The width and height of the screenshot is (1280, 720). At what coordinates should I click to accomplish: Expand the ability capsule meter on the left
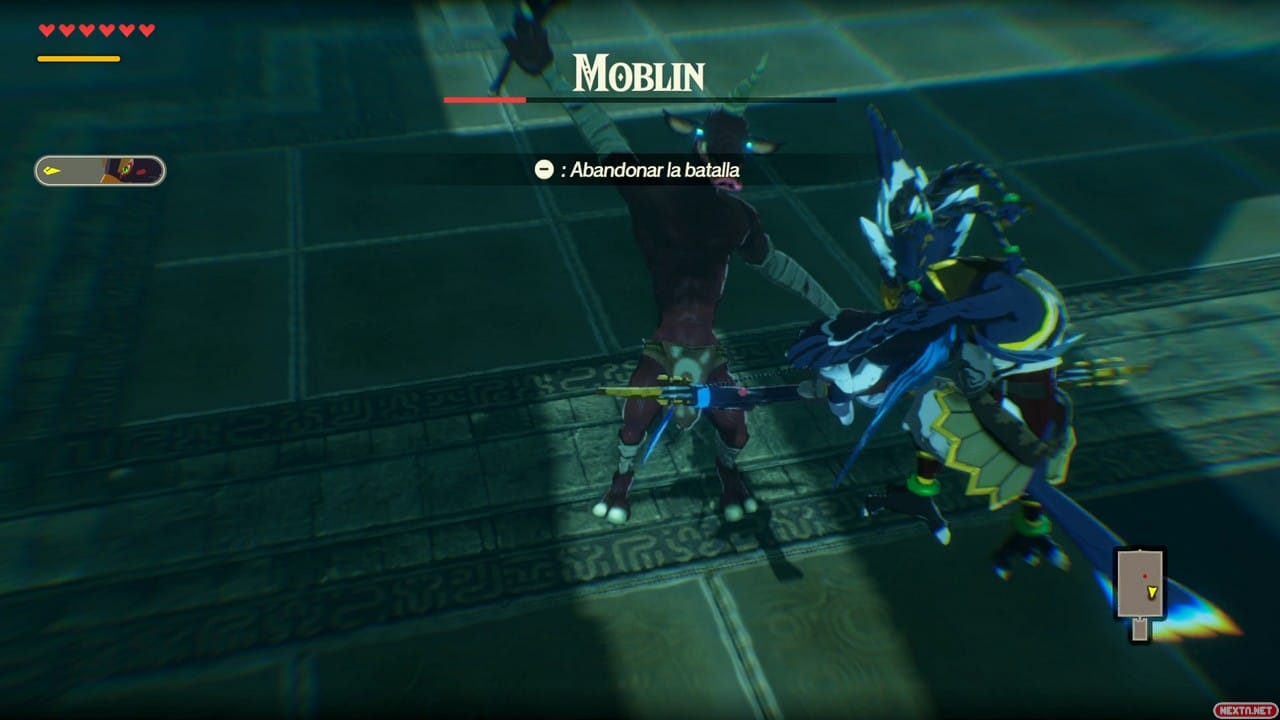click(100, 170)
